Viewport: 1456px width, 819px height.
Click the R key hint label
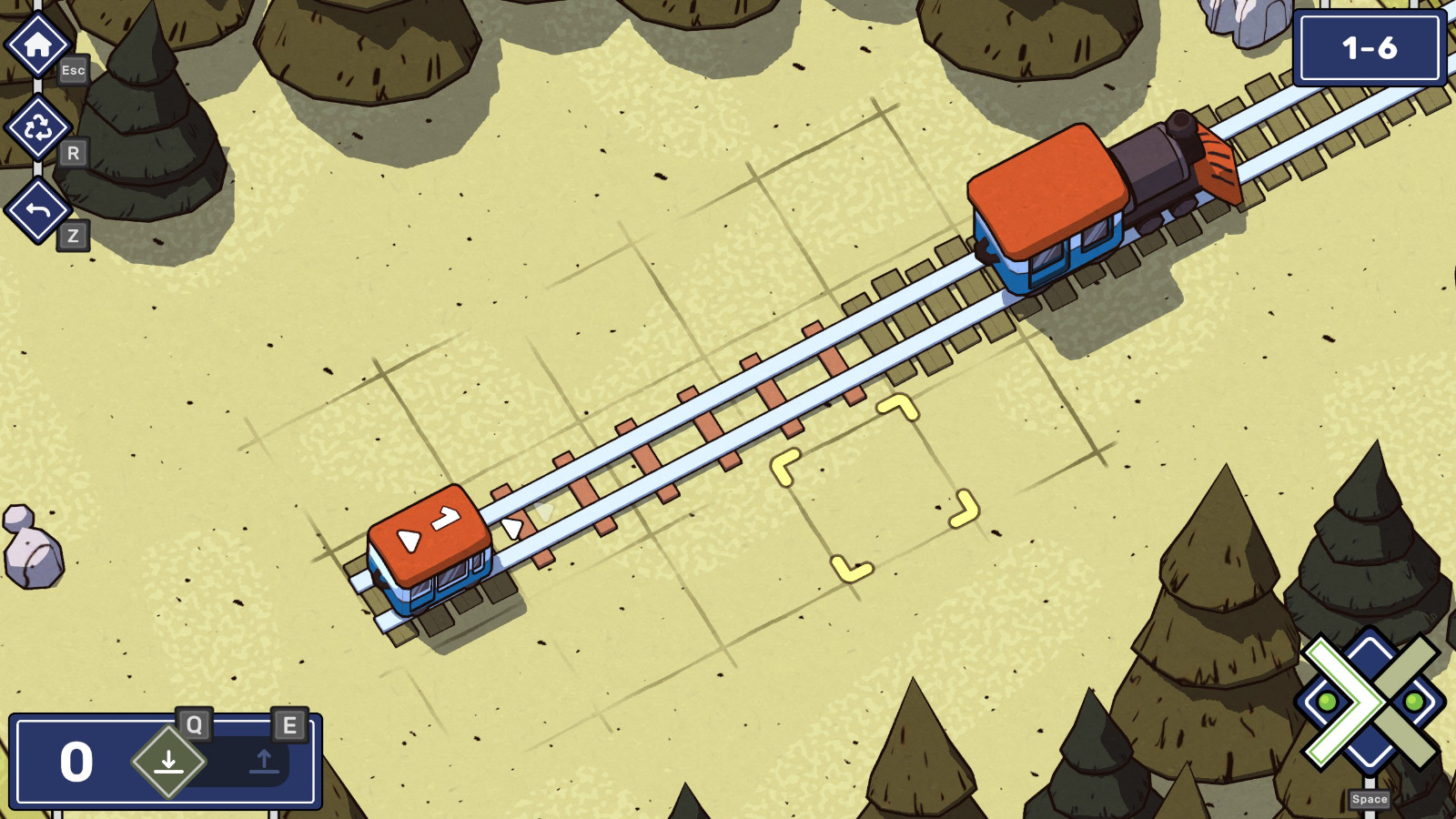pos(75,150)
